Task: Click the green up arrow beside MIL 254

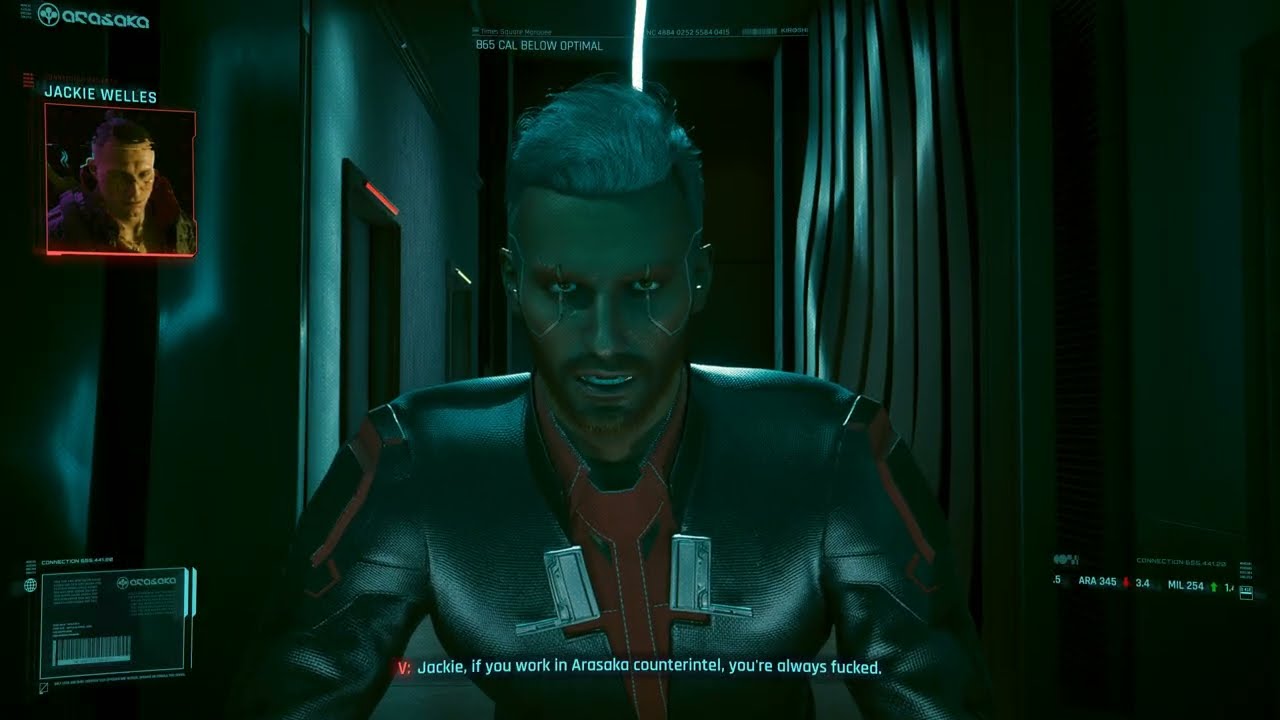Action: [1214, 587]
